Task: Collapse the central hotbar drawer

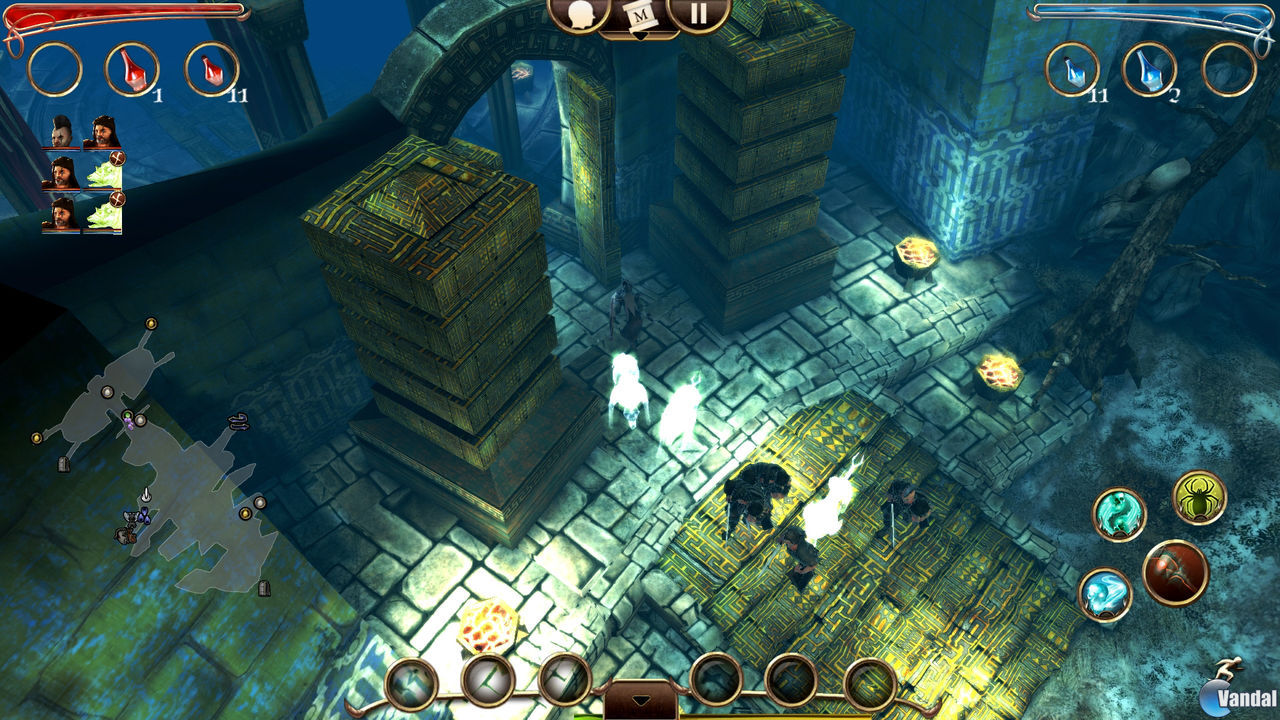Action: pyautogui.click(x=641, y=700)
